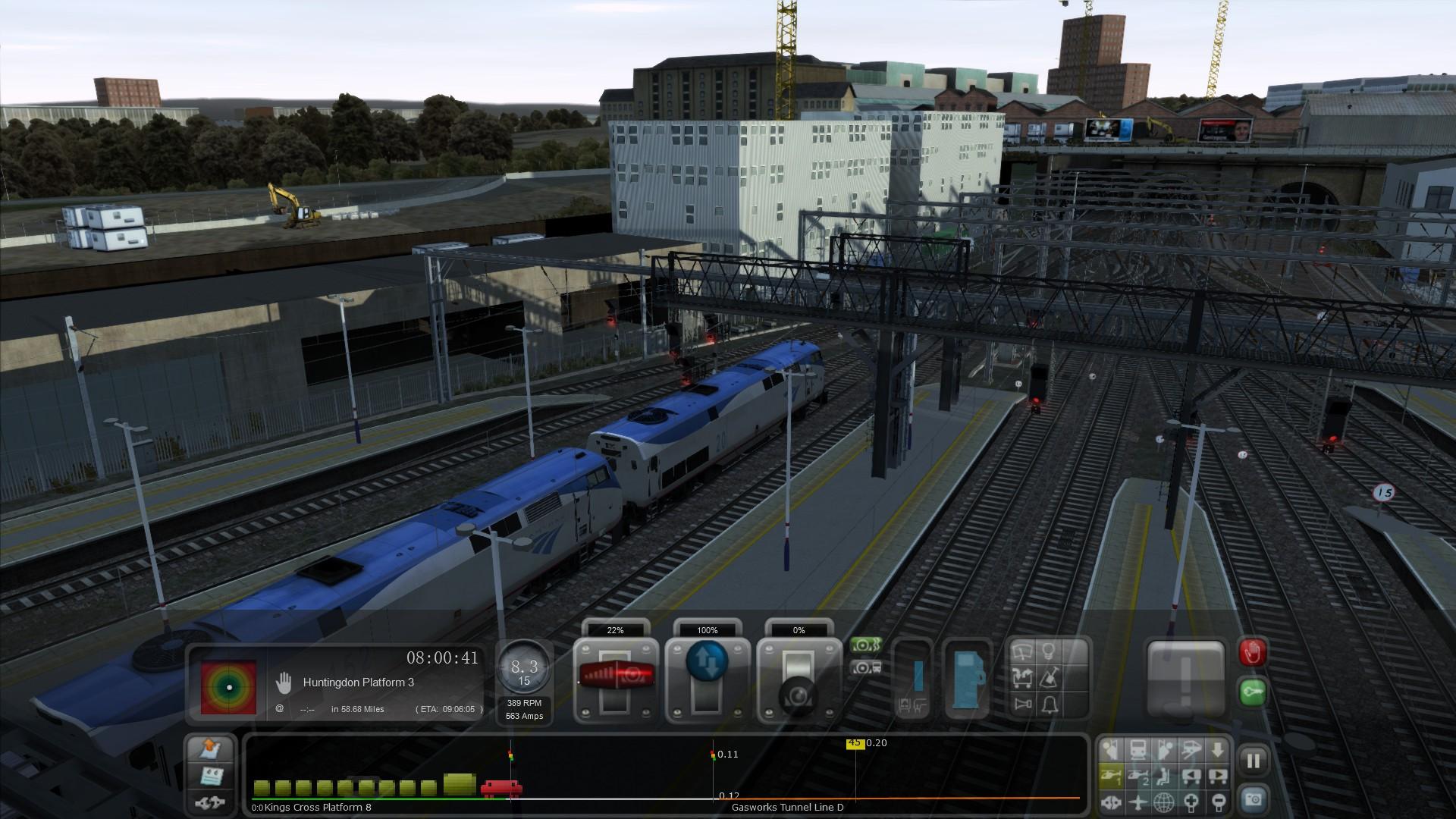Open the task list clipboard button

(x=211, y=776)
